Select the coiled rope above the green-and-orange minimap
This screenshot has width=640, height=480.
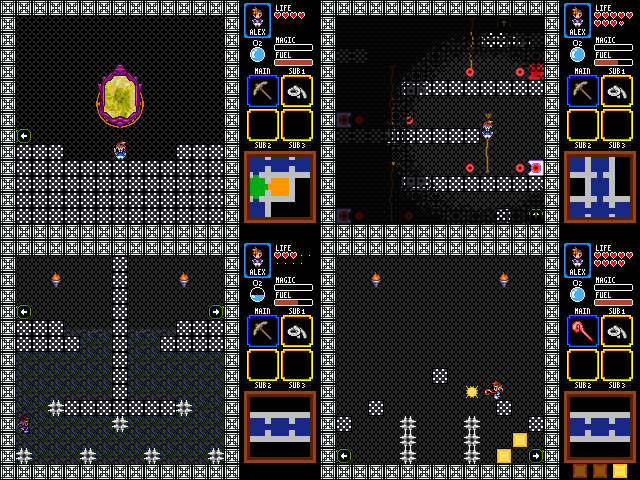click(297, 91)
